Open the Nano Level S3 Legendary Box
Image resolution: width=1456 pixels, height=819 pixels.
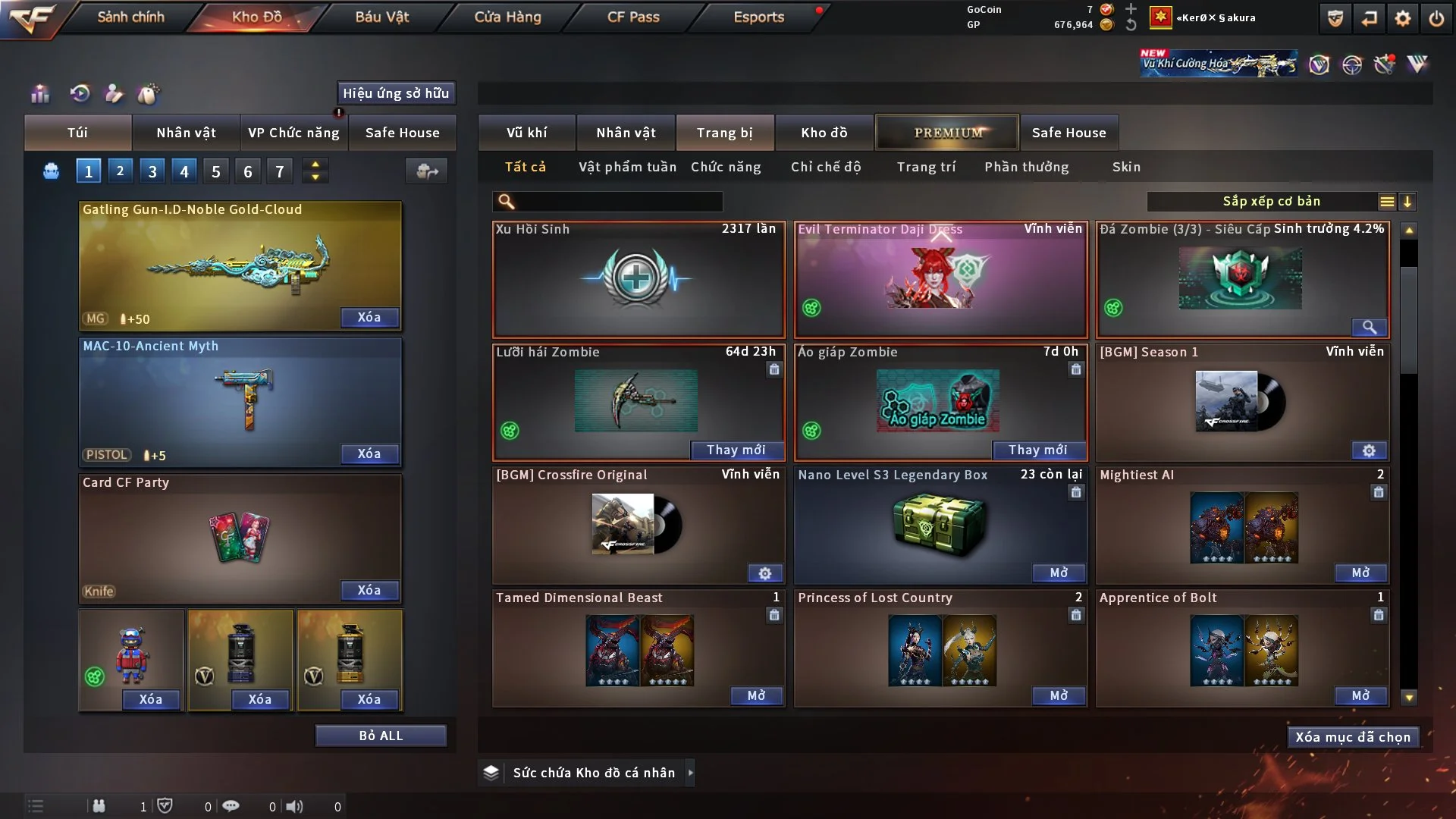tap(1059, 573)
